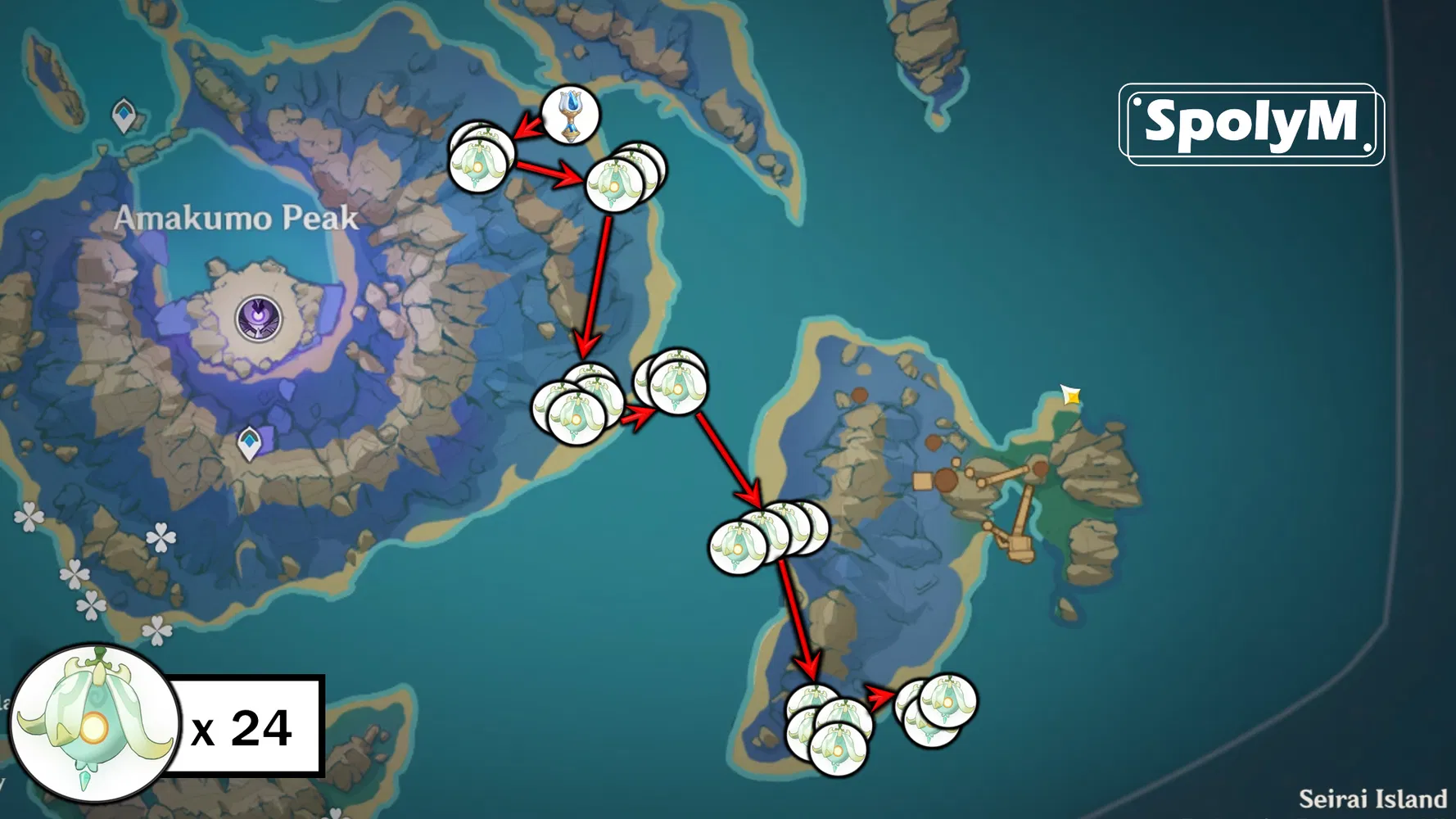The height and width of the screenshot is (819, 1456).
Task: Click the yellow star pin on Seirai's east coast
Action: pyautogui.click(x=1069, y=394)
